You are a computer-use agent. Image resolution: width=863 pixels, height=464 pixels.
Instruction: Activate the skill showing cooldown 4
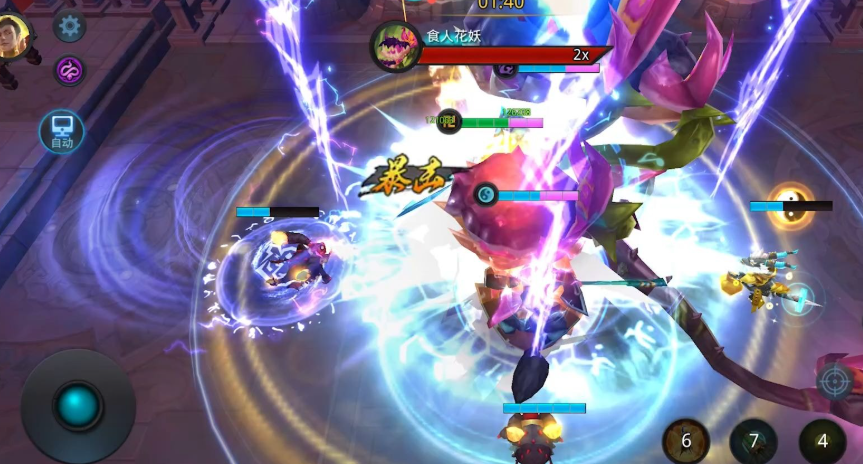[x=823, y=441]
